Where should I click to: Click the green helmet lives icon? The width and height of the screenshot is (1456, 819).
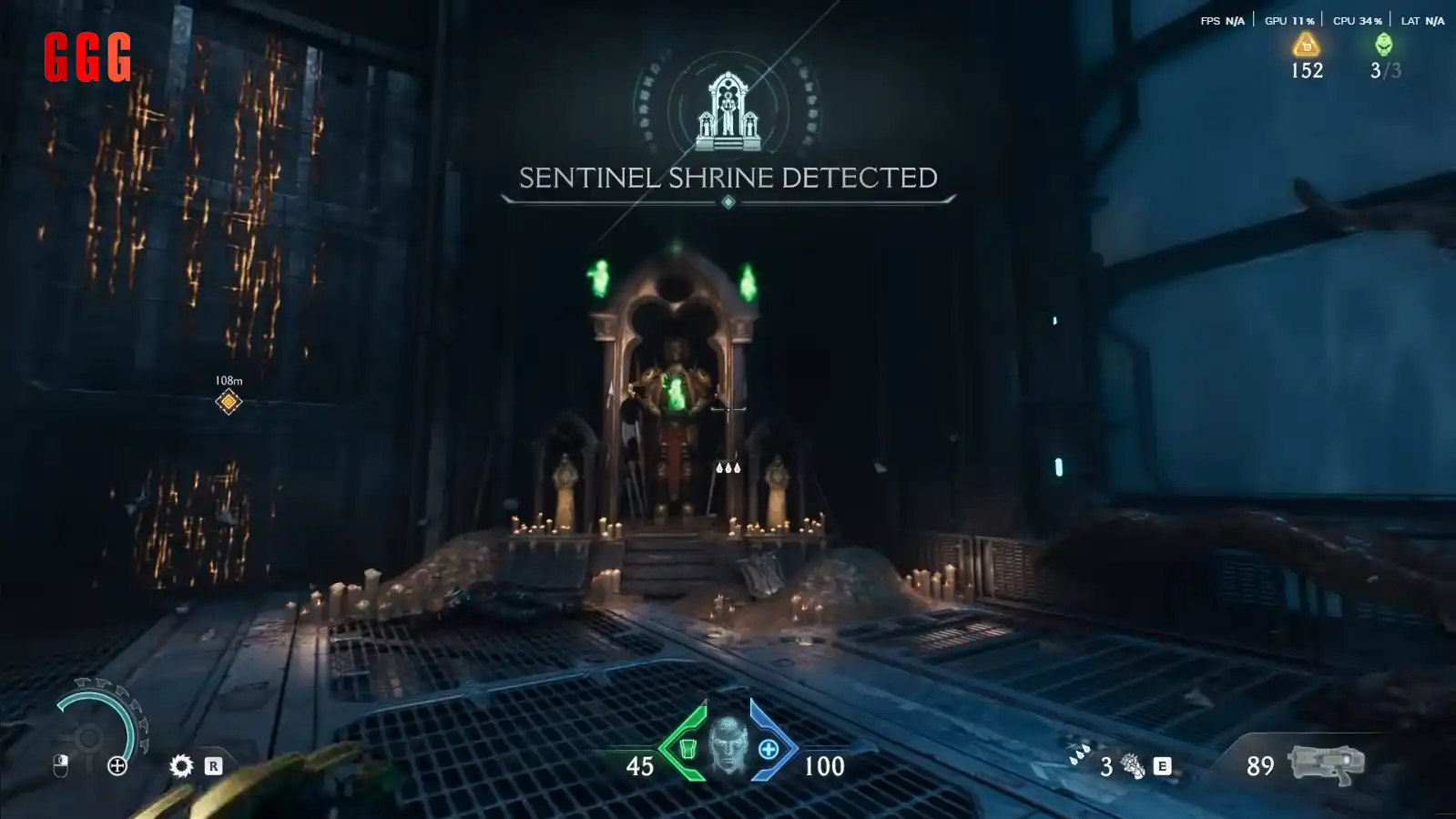click(x=1383, y=44)
